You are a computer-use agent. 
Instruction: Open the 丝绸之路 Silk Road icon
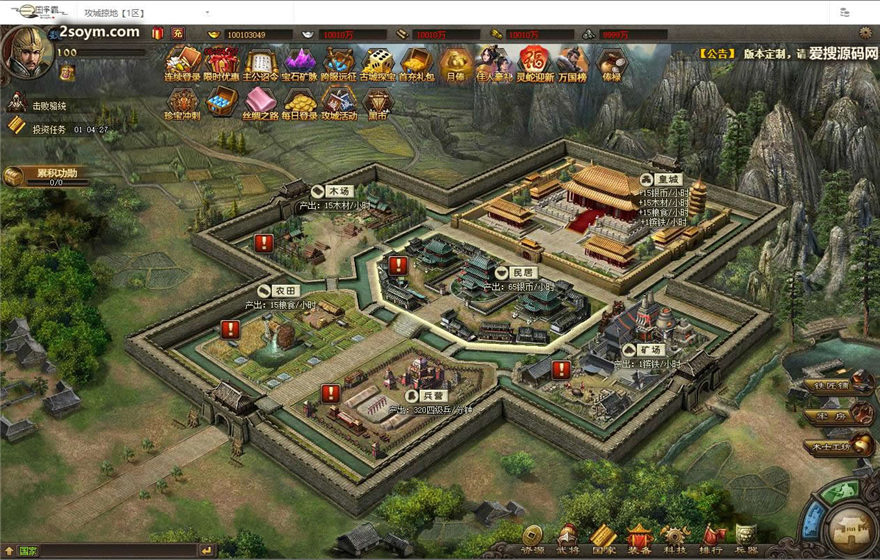261,102
